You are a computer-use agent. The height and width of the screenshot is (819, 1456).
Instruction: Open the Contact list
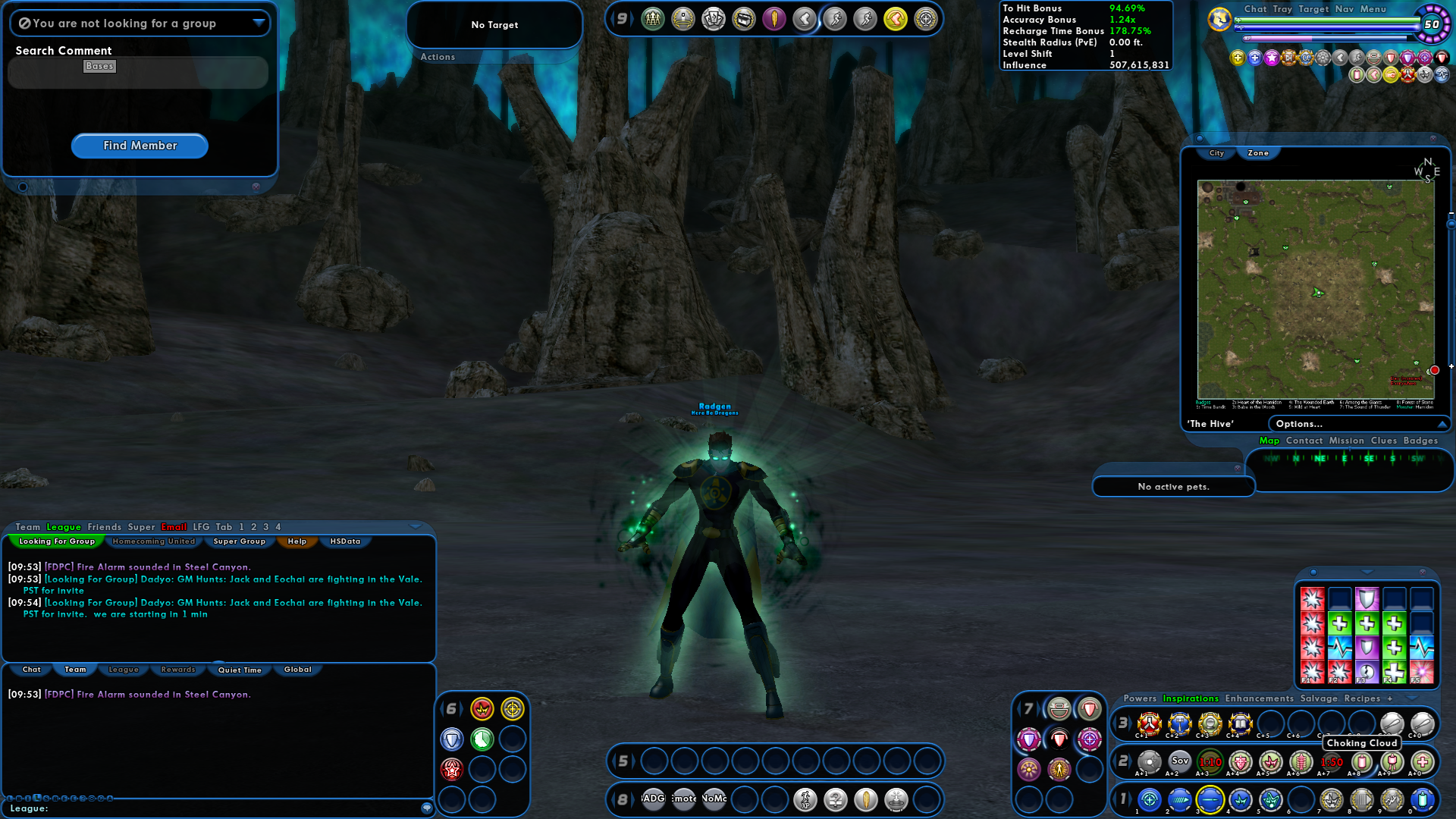click(x=1304, y=441)
